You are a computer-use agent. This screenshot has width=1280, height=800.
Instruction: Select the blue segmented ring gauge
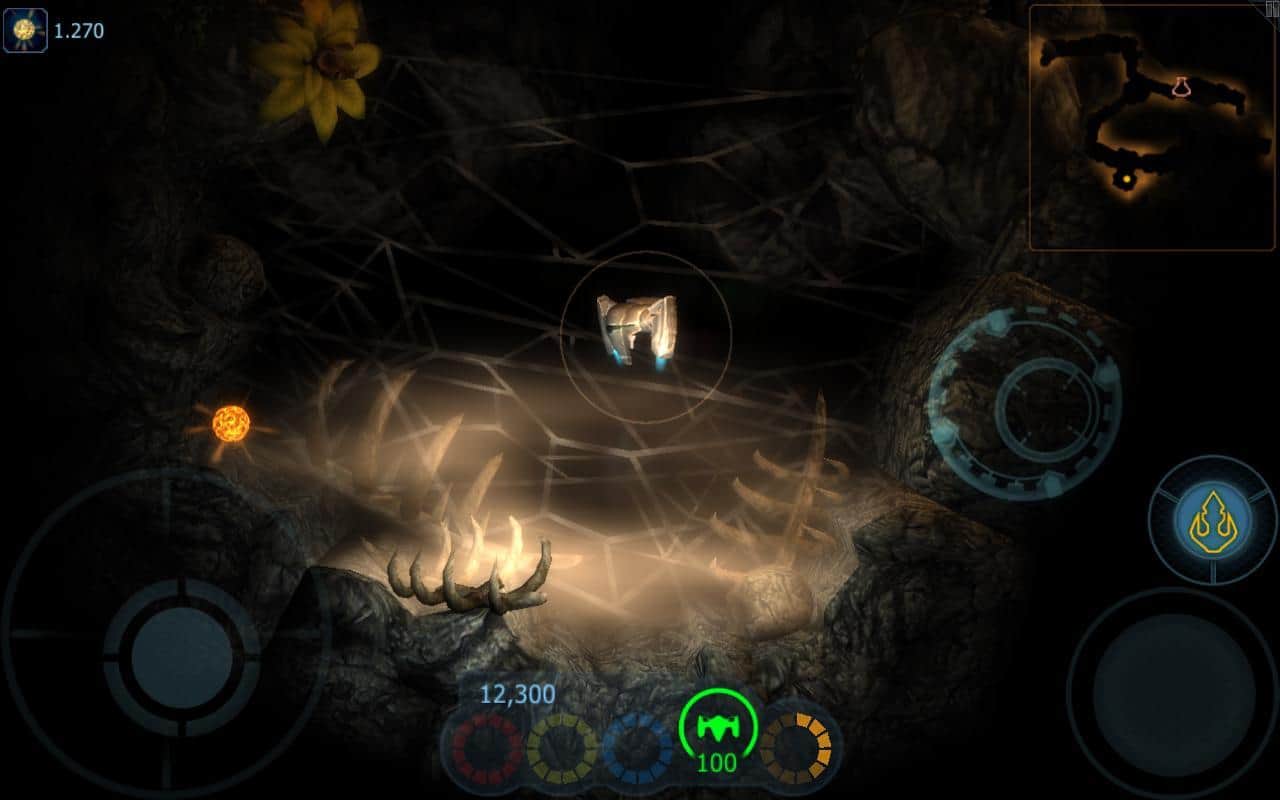[x=637, y=748]
